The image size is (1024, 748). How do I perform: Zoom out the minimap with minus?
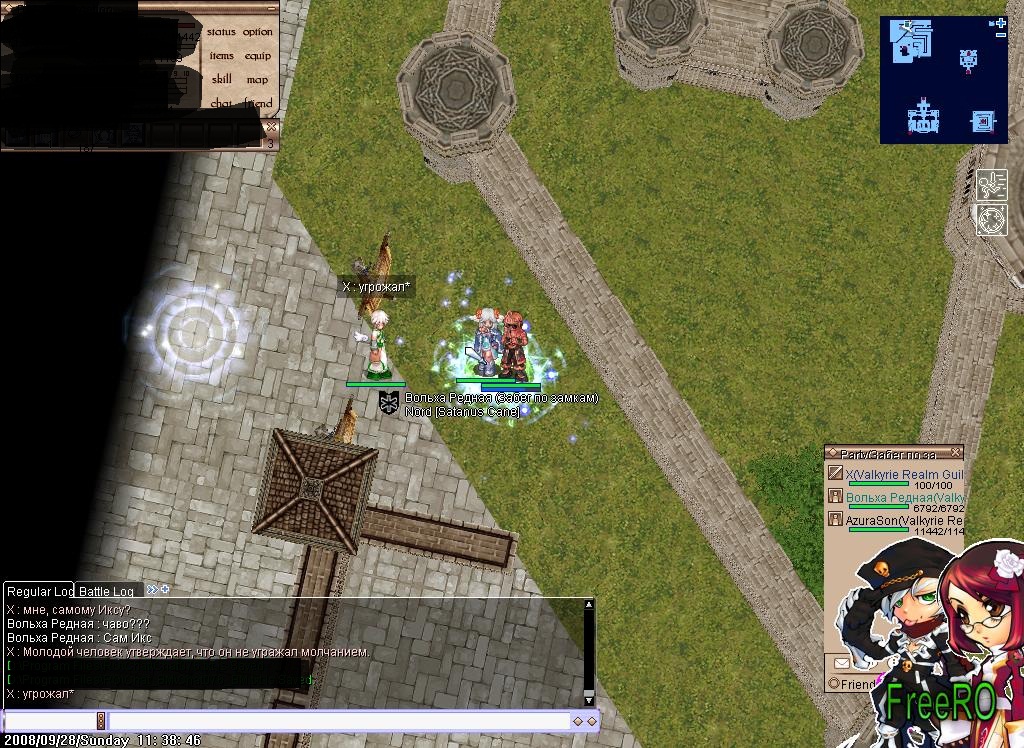click(x=1000, y=35)
